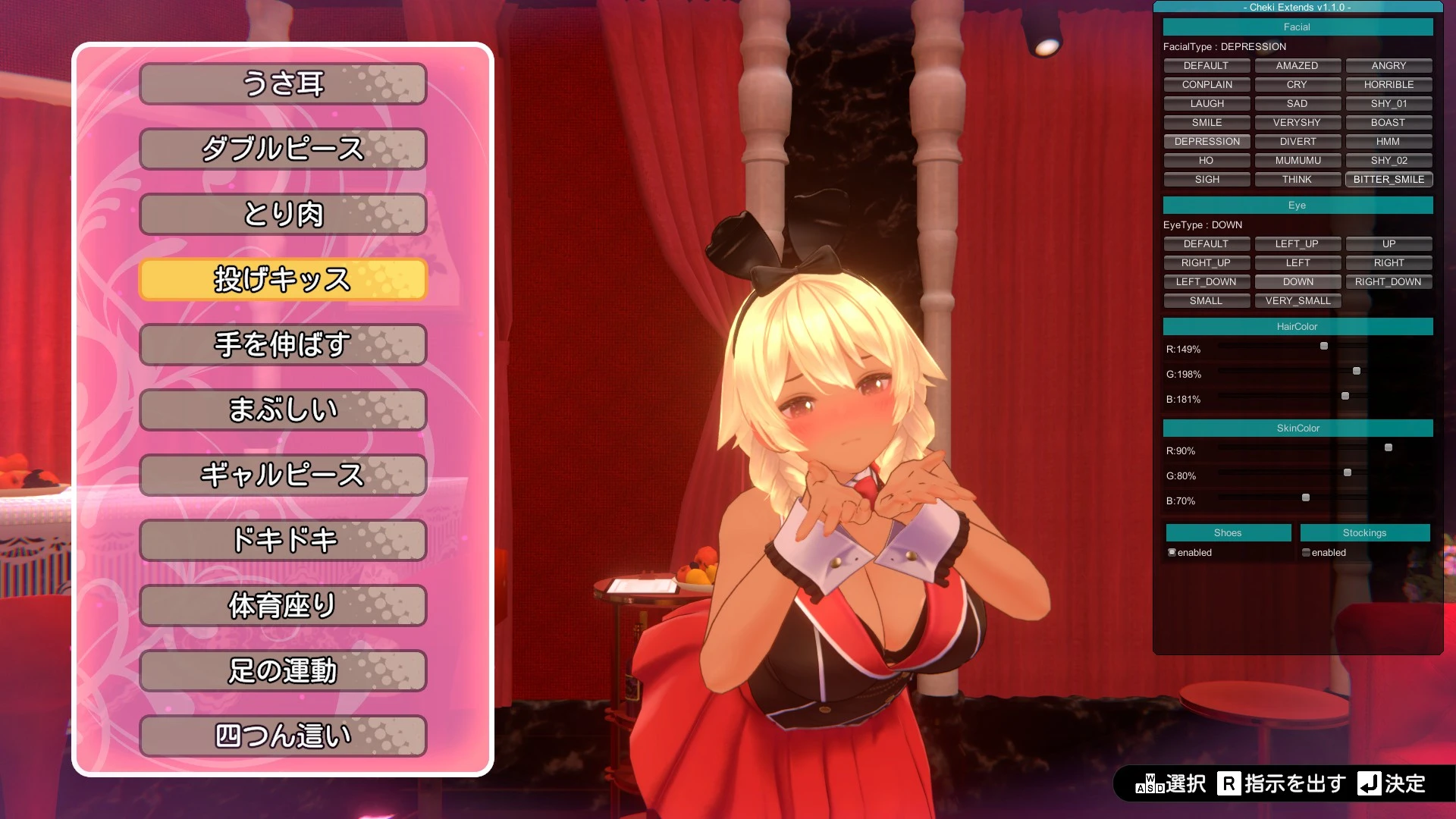Set eye type to LEFT_UP
Image resolution: width=1456 pixels, height=819 pixels.
(x=1297, y=243)
